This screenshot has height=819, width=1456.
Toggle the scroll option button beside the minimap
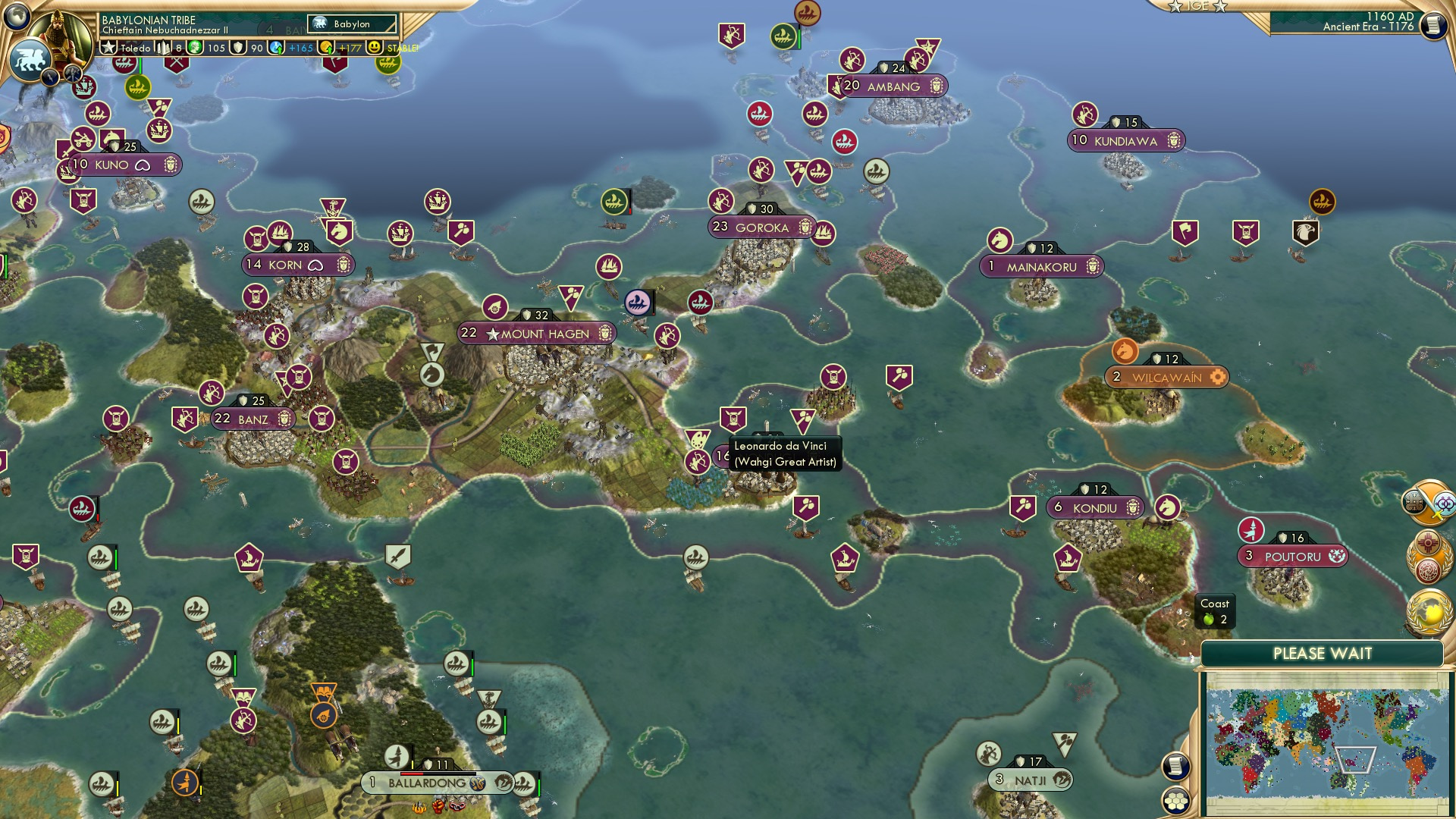coord(1175,765)
